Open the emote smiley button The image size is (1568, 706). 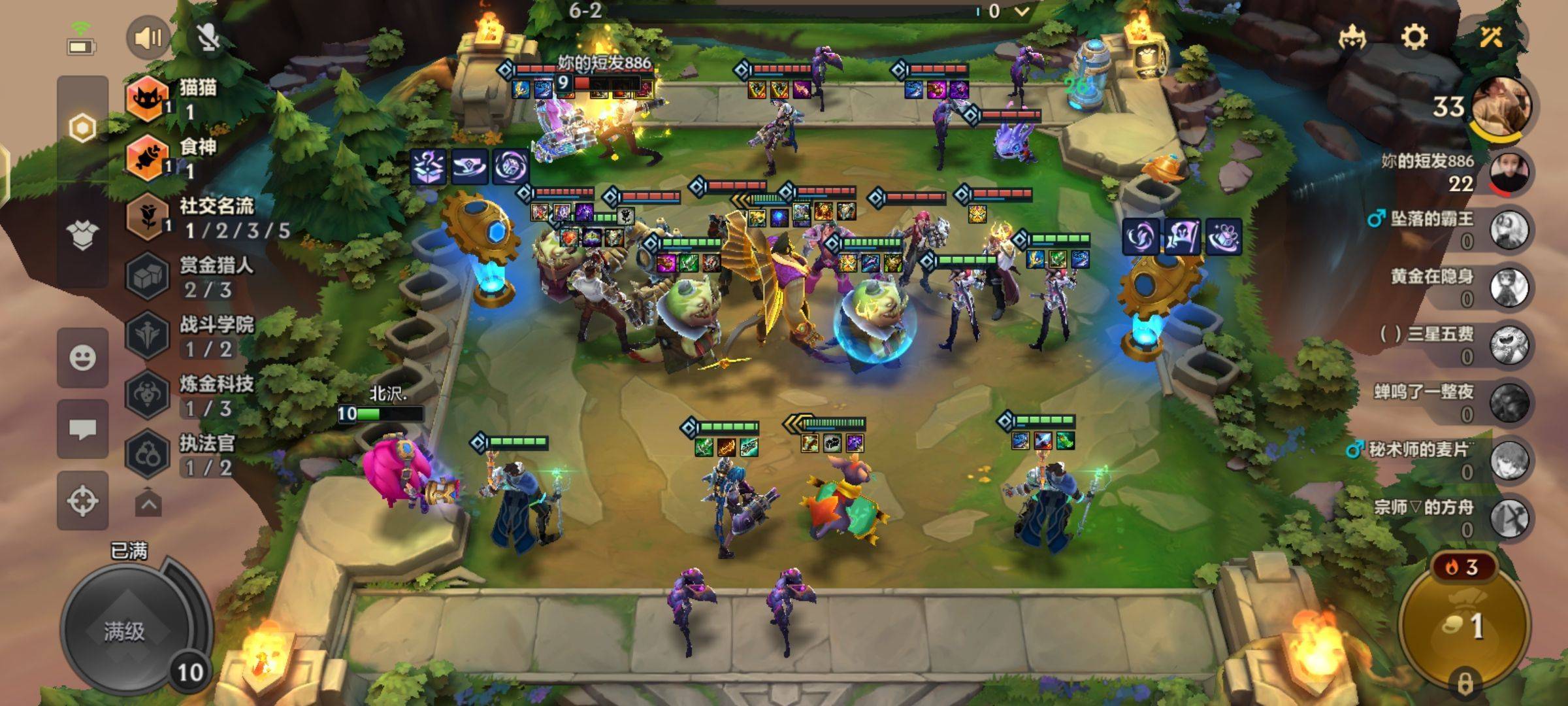82,358
